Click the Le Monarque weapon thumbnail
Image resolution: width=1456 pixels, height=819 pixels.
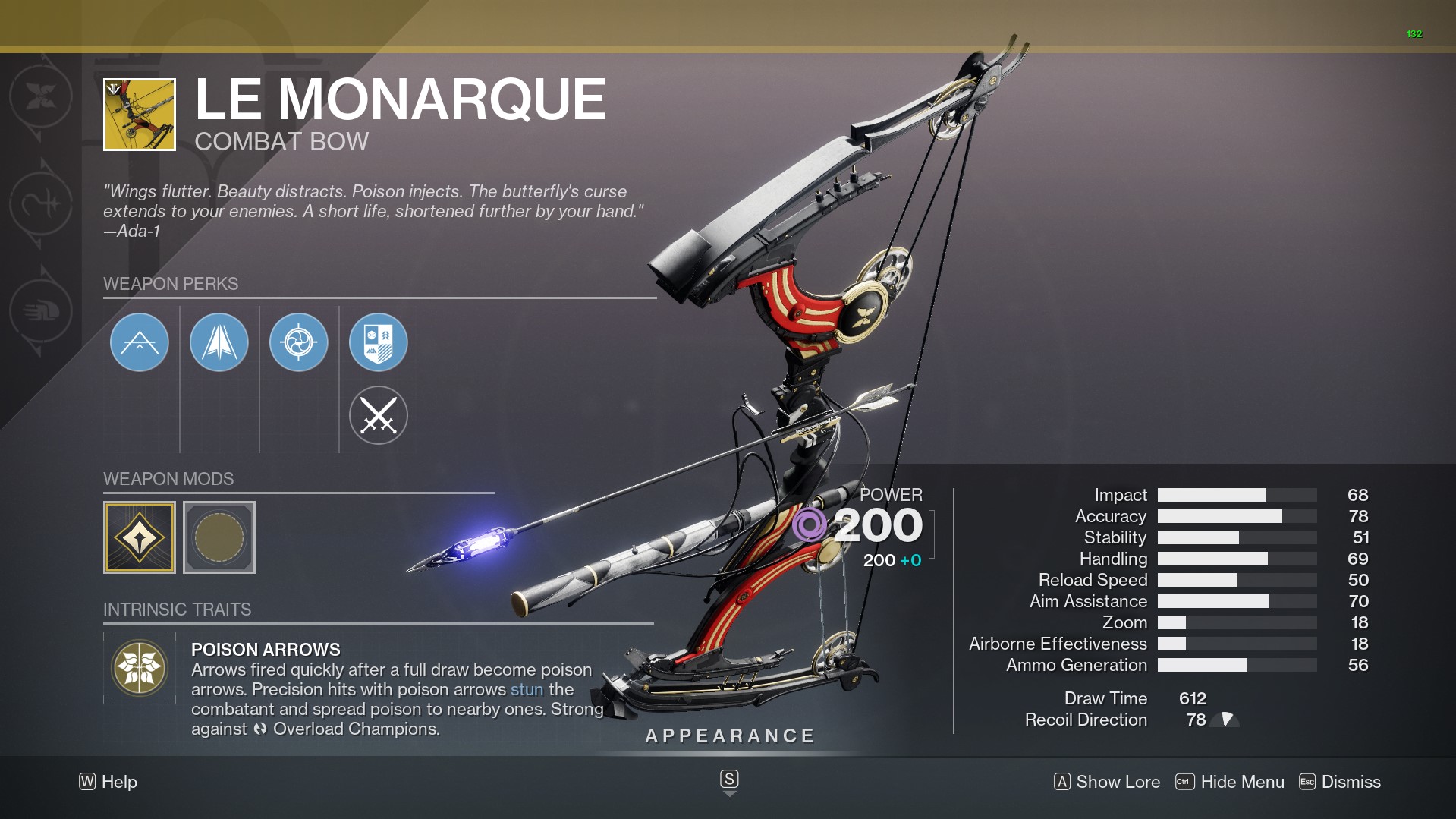pos(140,115)
